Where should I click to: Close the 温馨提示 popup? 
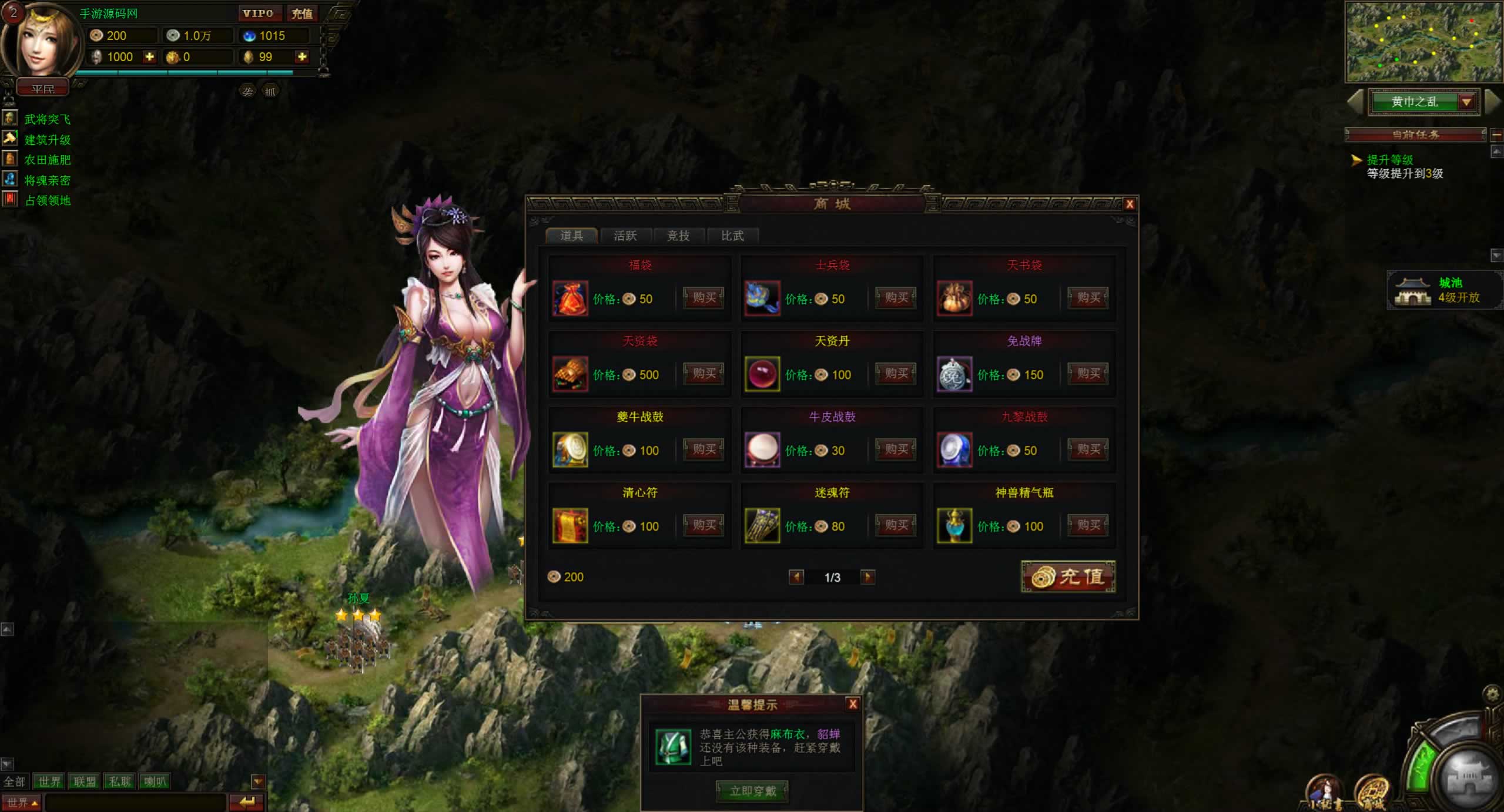tap(853, 704)
